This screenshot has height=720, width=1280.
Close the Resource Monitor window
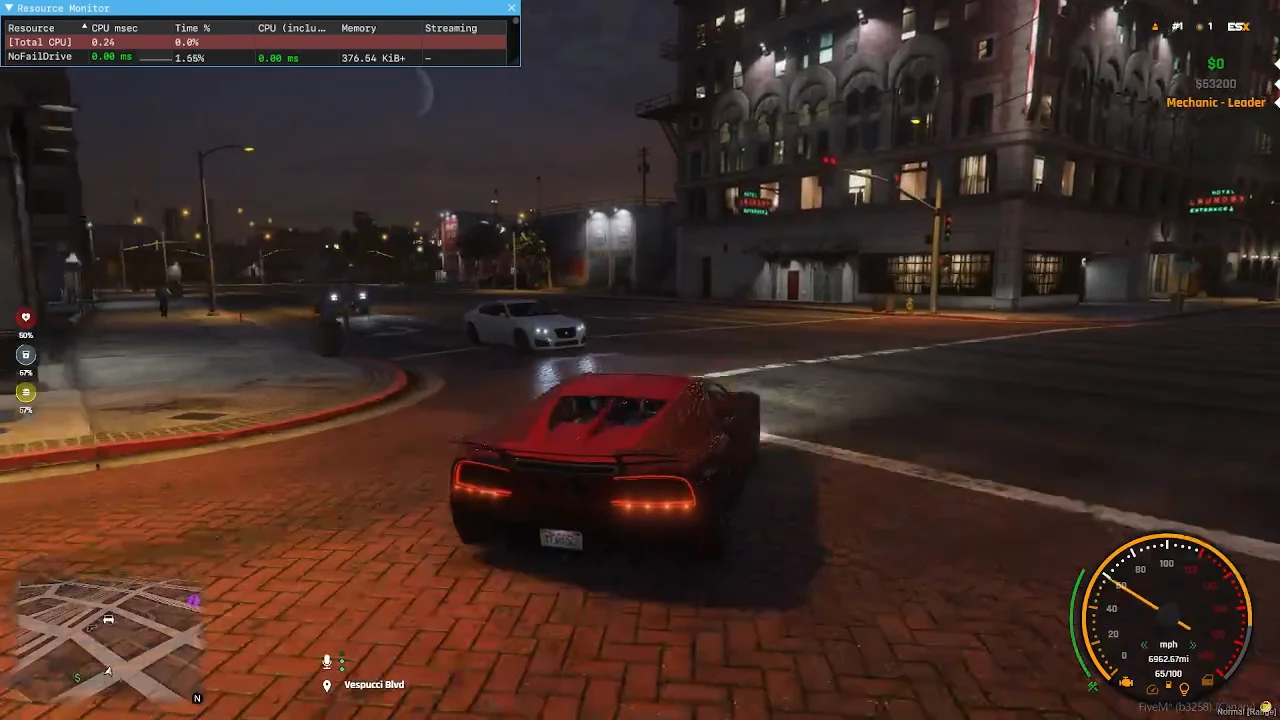coord(512,8)
